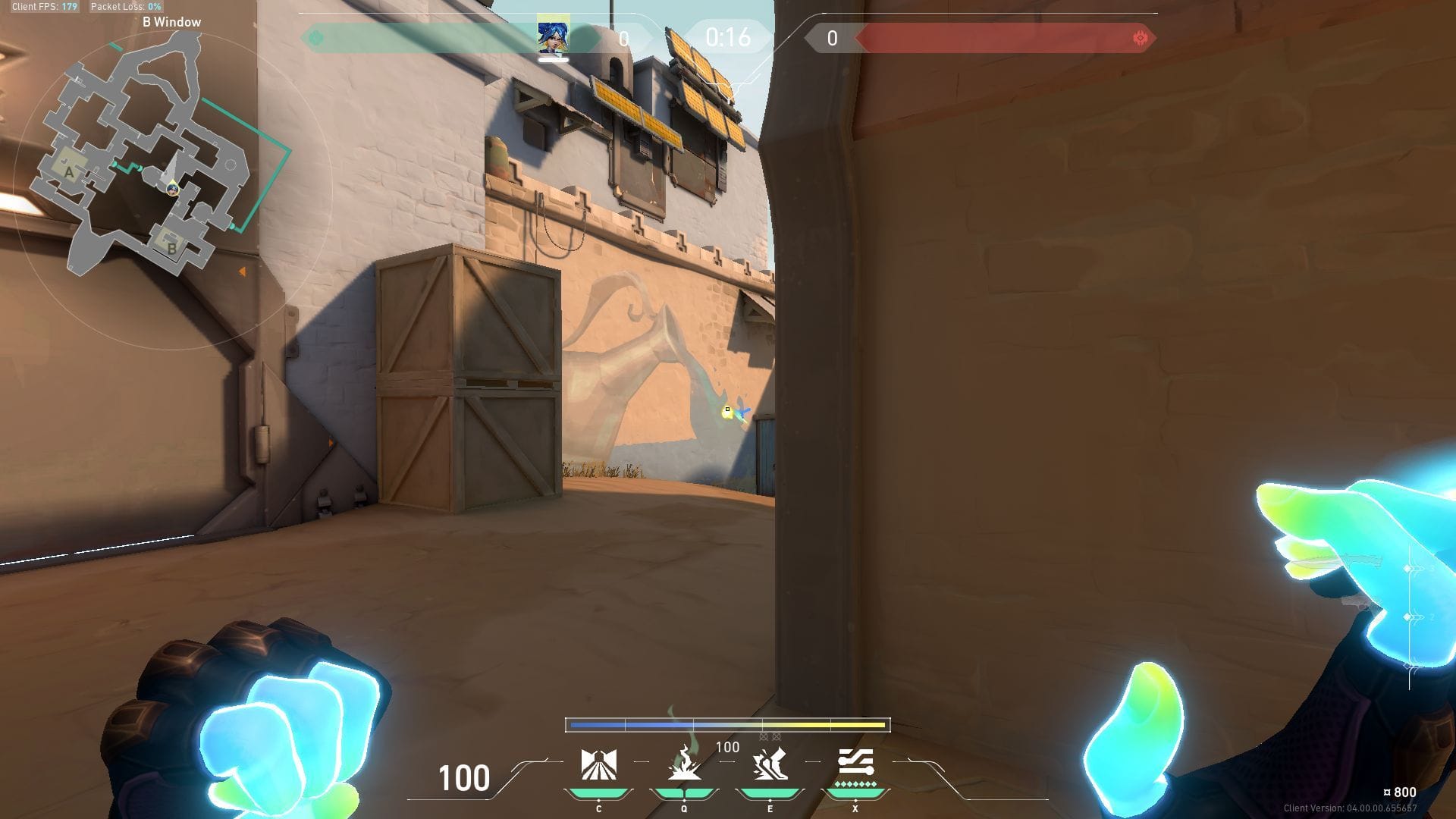The image size is (1456, 819).
Task: Select the B site marker on the minimap
Action: 171,248
